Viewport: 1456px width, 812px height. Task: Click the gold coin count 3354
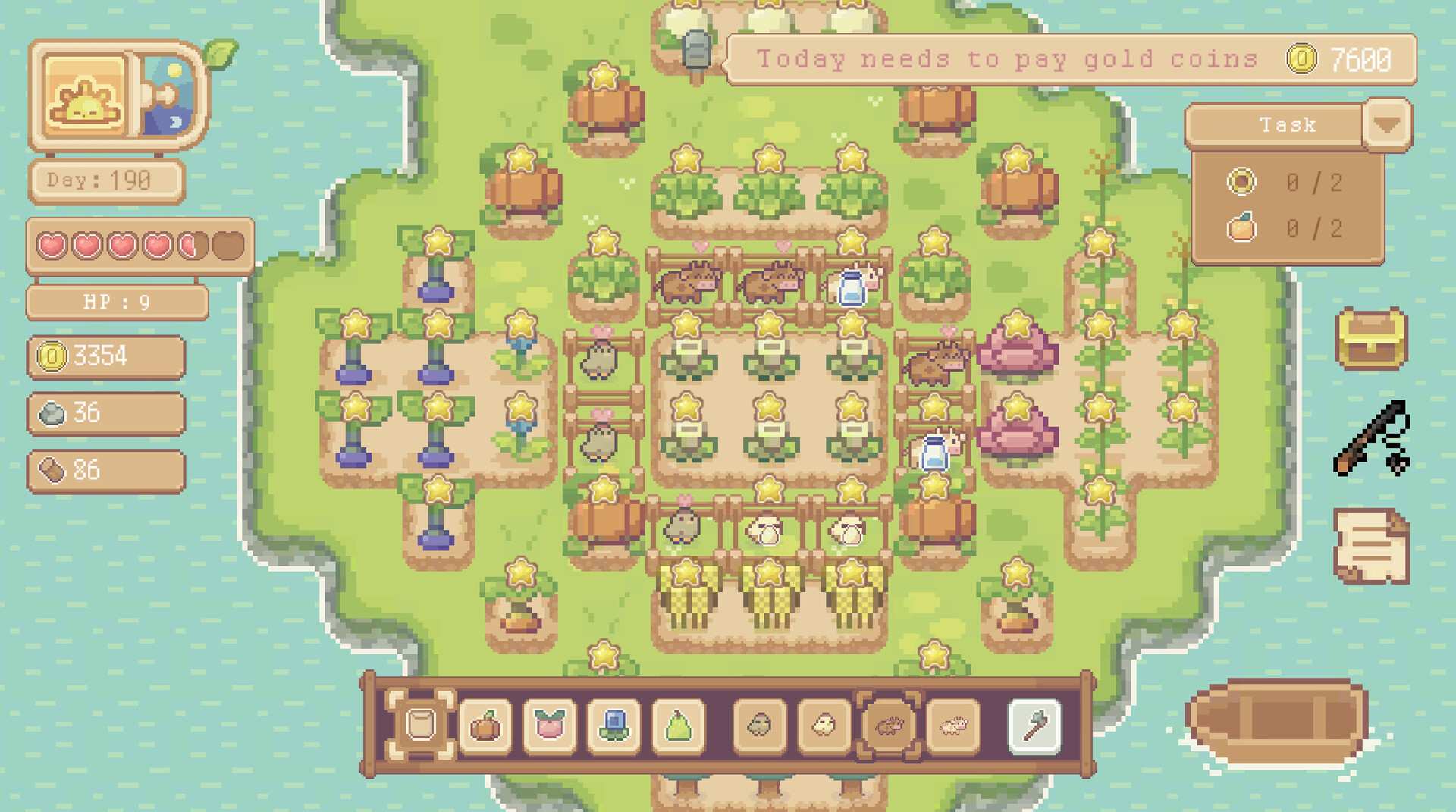(x=106, y=356)
